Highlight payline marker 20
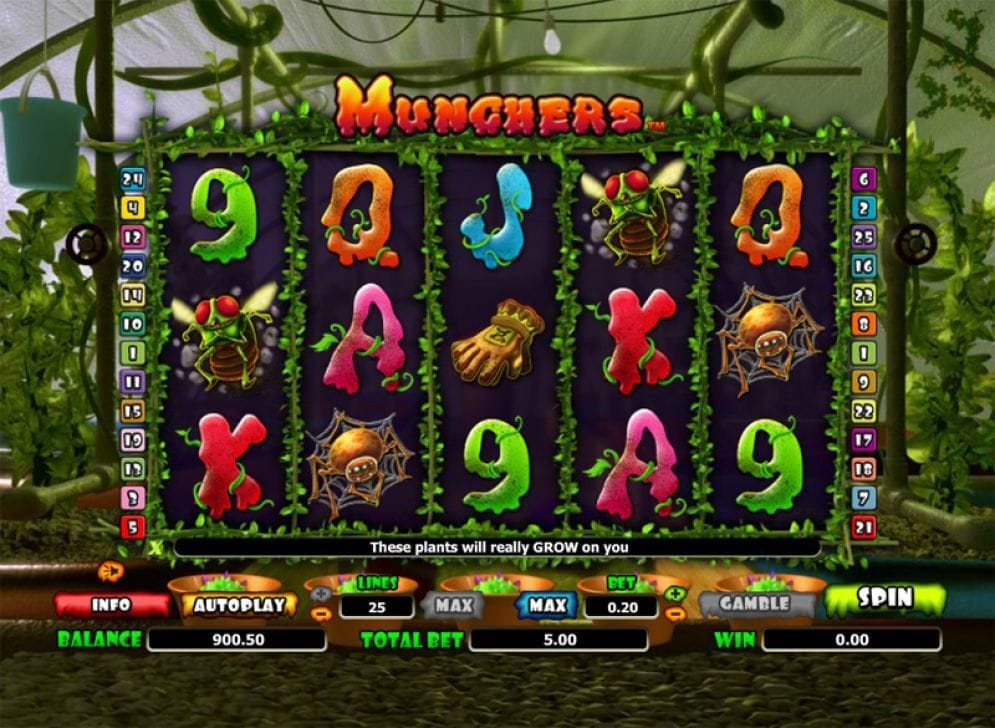Screen dimensions: 995x728 133,266
